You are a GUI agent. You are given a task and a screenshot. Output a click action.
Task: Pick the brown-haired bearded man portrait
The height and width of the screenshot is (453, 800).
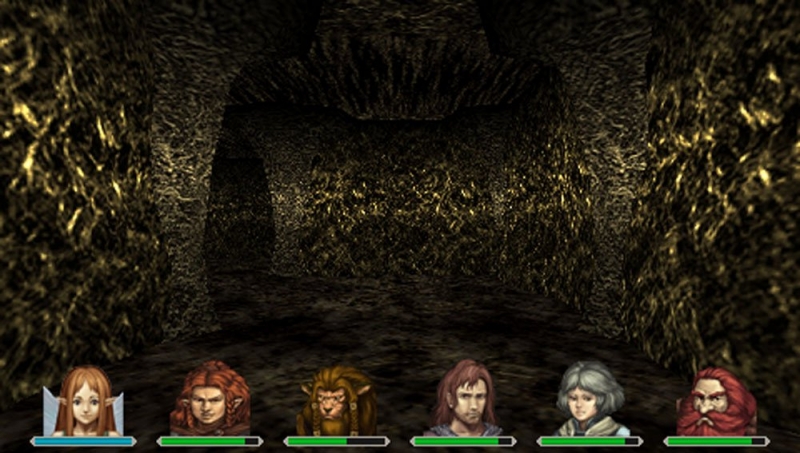click(x=463, y=400)
